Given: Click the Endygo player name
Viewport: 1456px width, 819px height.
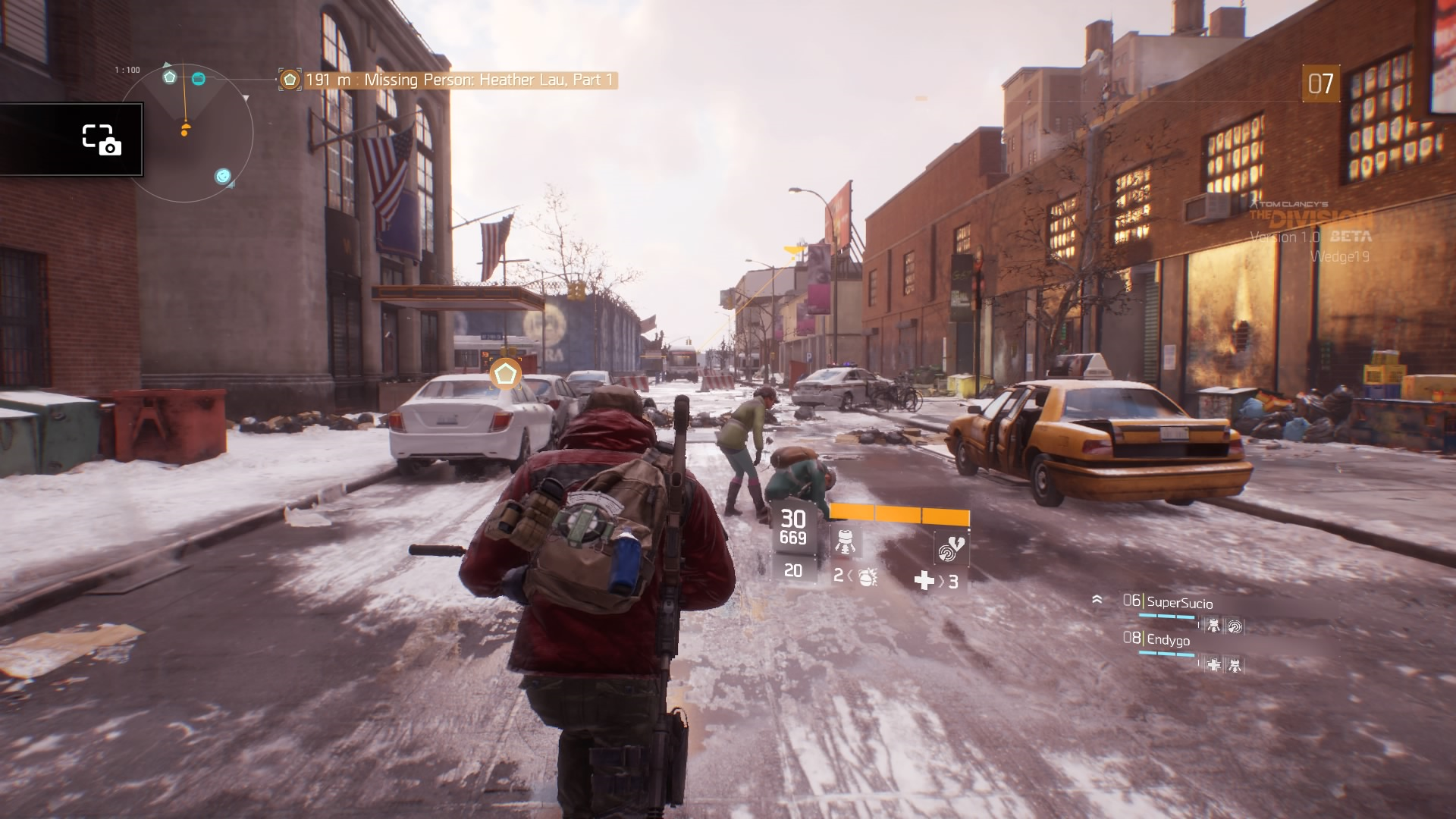Looking at the screenshot, I should pos(1168,640).
